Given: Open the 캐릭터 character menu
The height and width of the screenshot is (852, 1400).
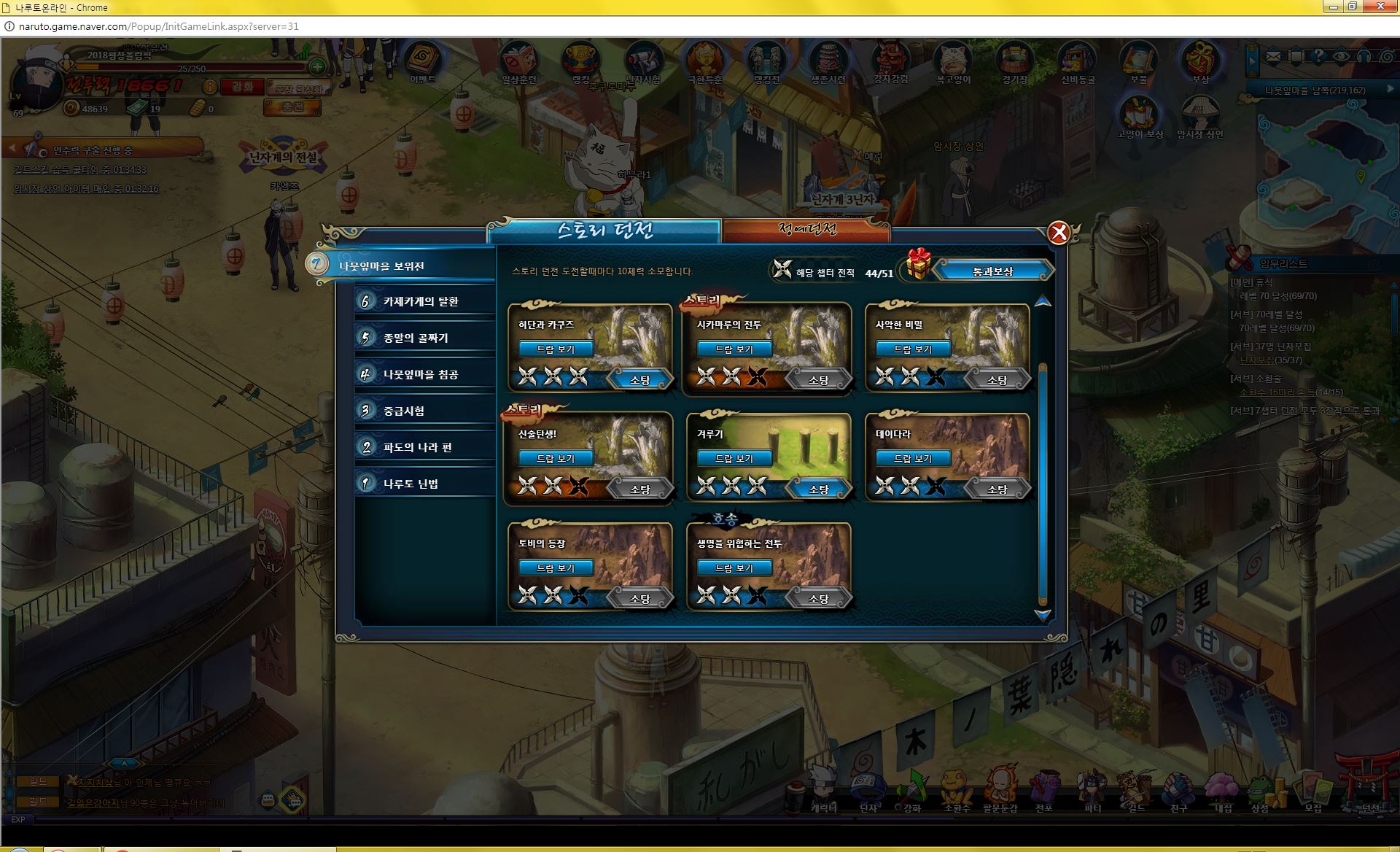Looking at the screenshot, I should pos(824,792).
